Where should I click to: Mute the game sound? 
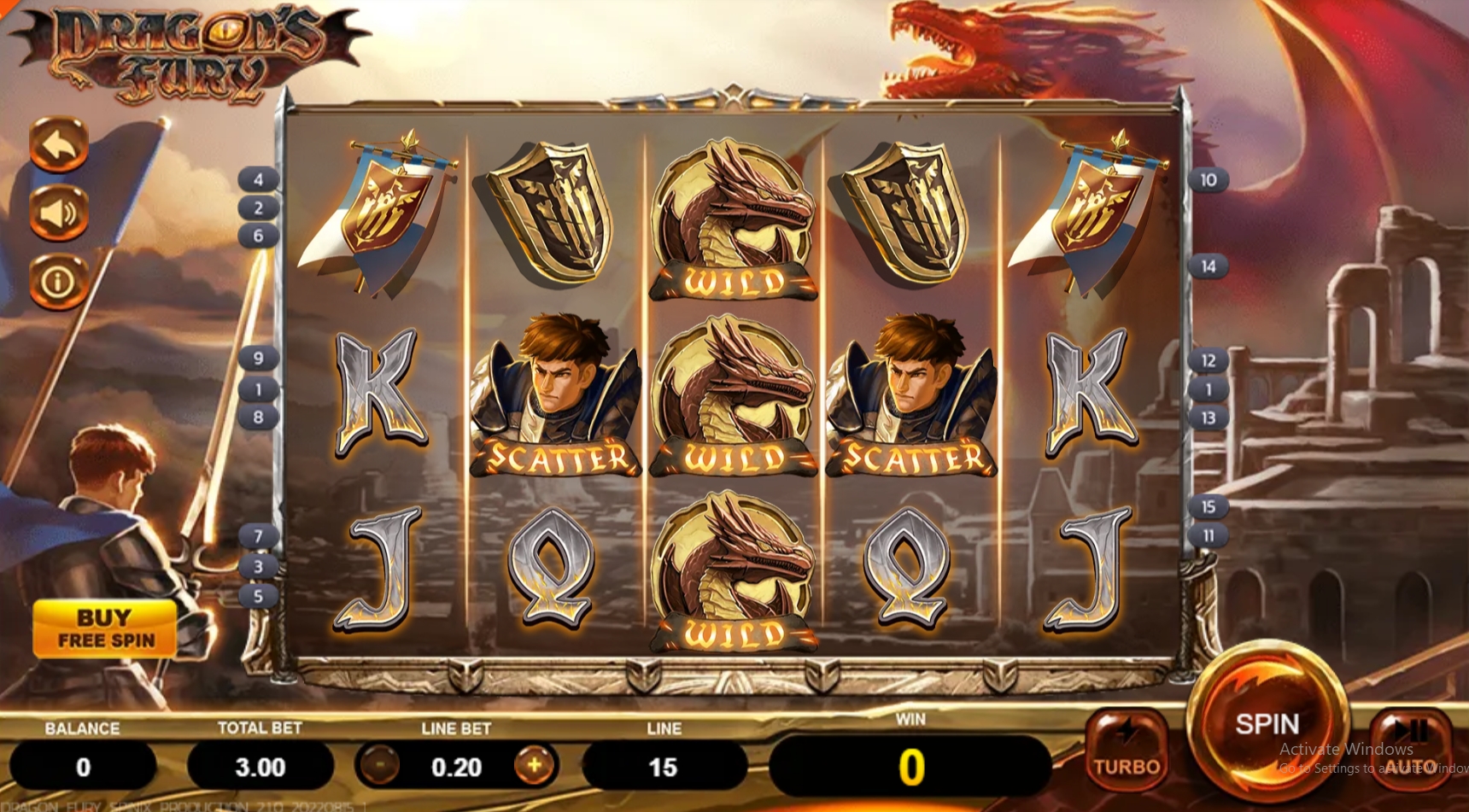(x=58, y=213)
